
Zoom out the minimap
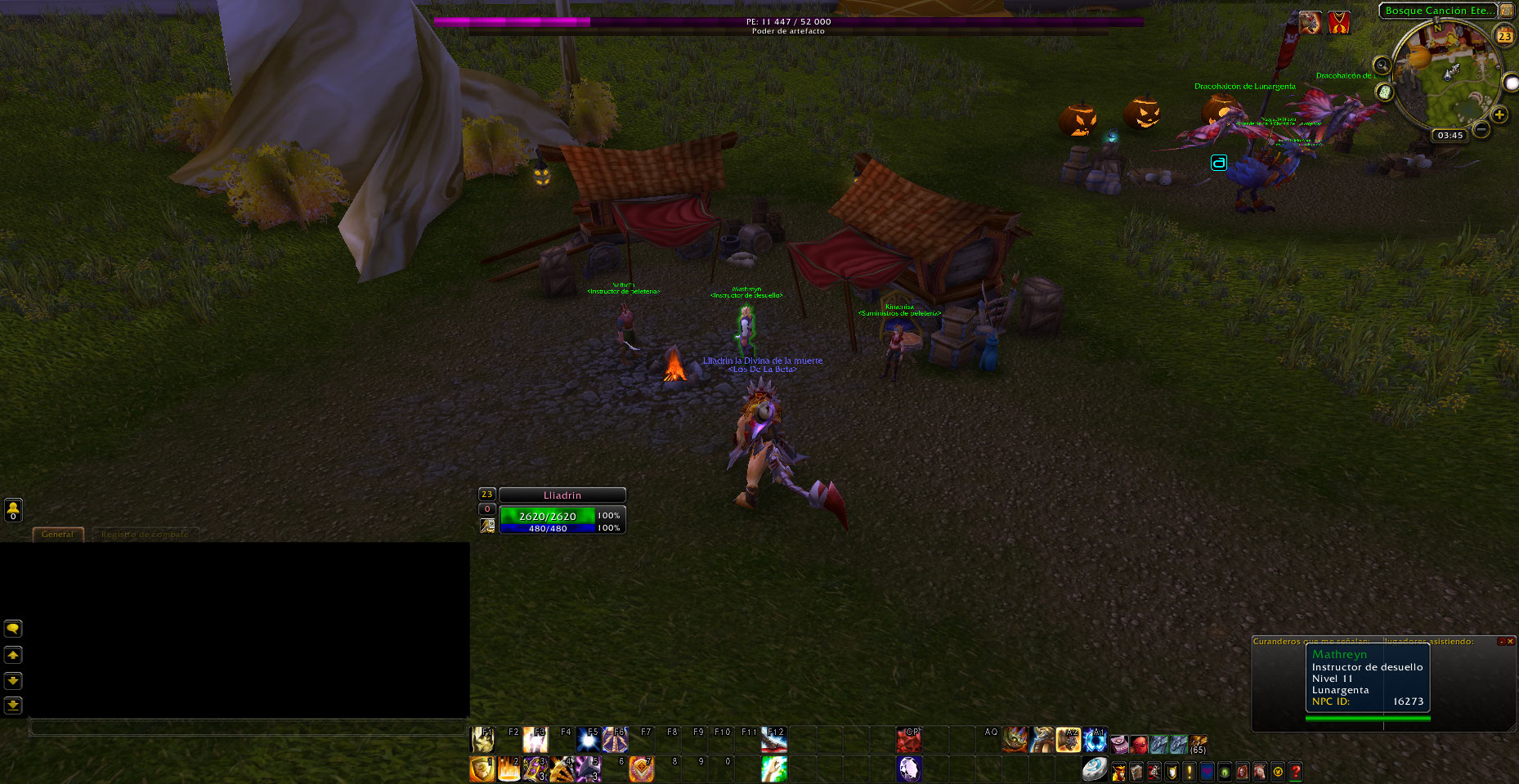[x=1481, y=129]
